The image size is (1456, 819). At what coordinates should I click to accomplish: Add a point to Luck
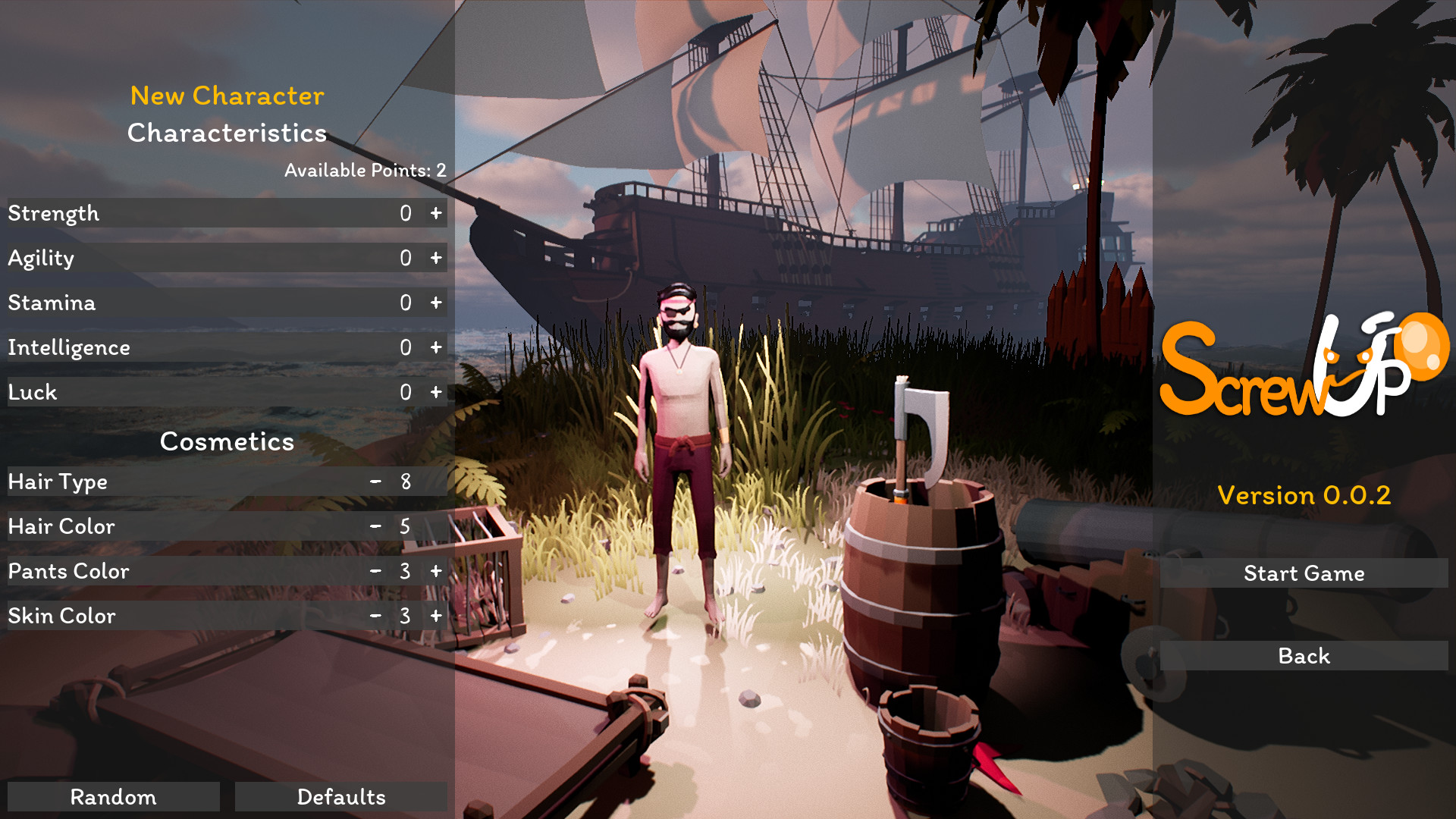[436, 393]
